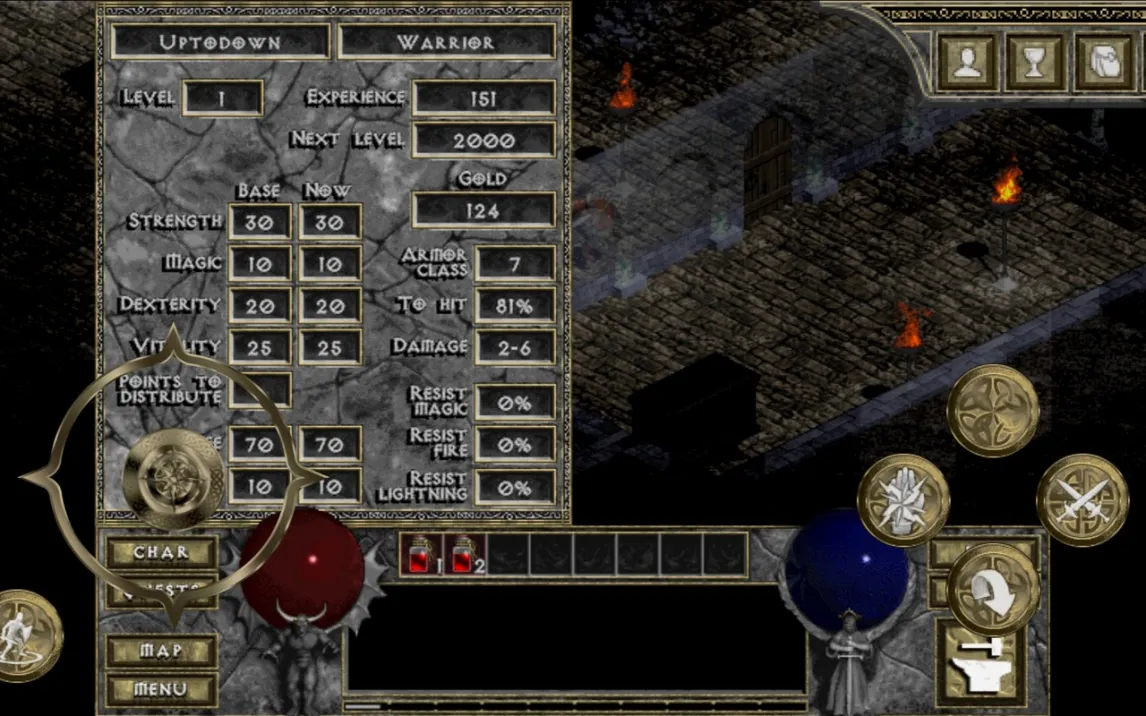Open the goblet icon in top bar
The image size is (1146, 716).
click(x=1036, y=62)
